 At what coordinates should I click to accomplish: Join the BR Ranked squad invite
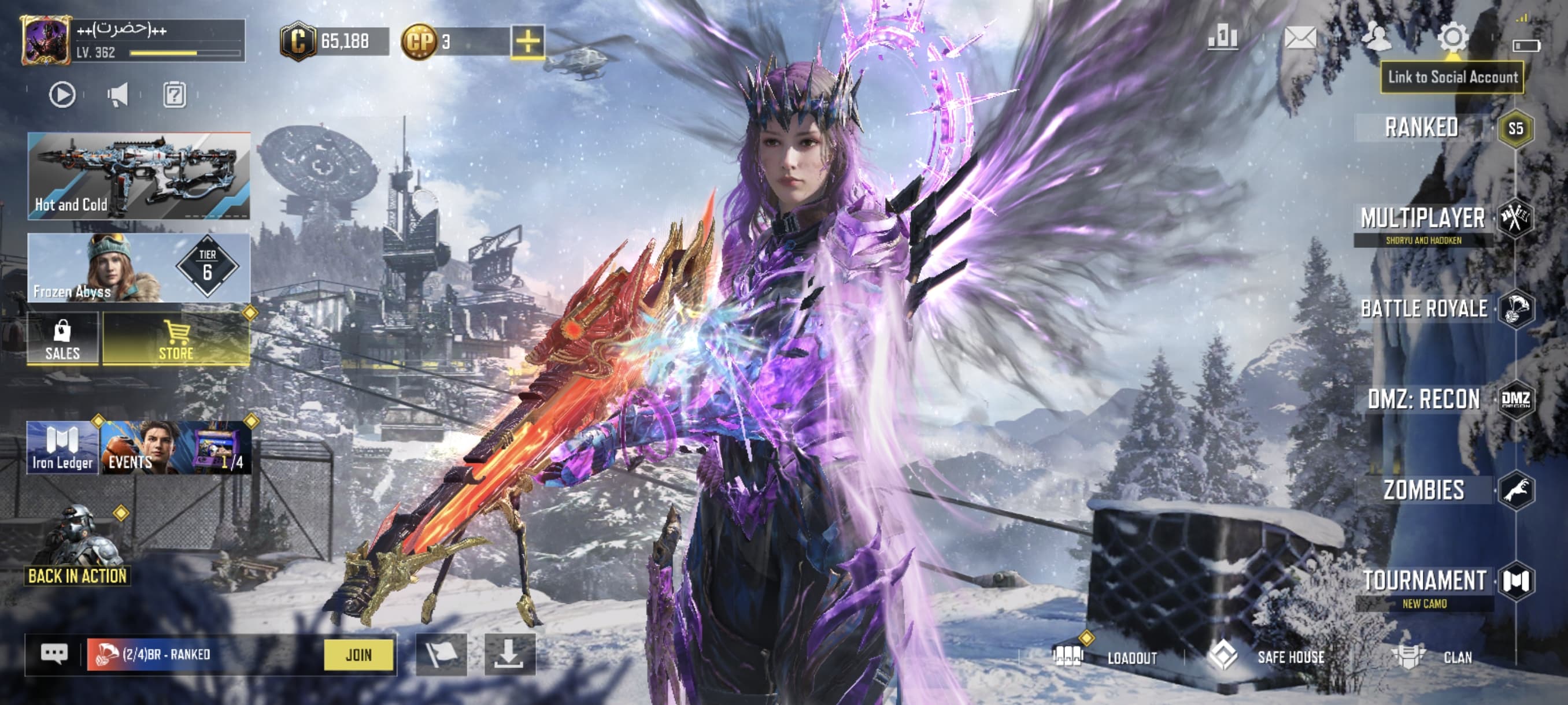pos(358,655)
